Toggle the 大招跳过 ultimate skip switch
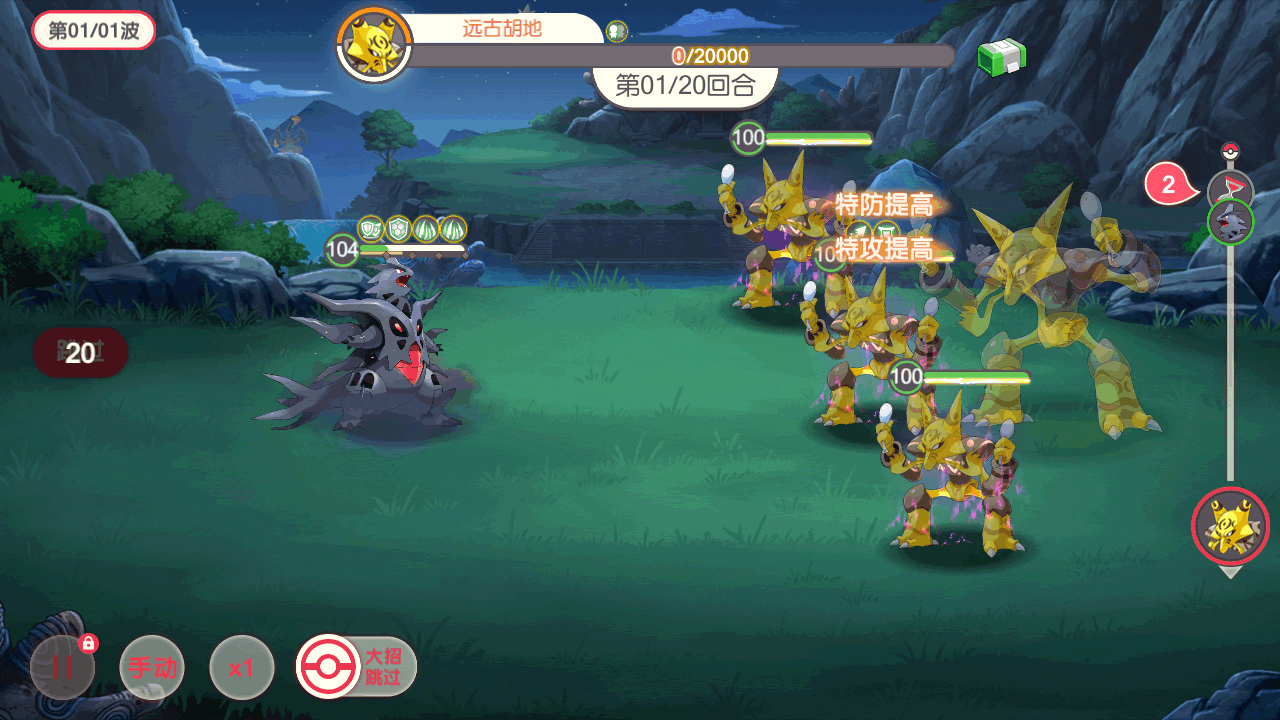Image resolution: width=1280 pixels, height=720 pixels. pyautogui.click(x=357, y=666)
